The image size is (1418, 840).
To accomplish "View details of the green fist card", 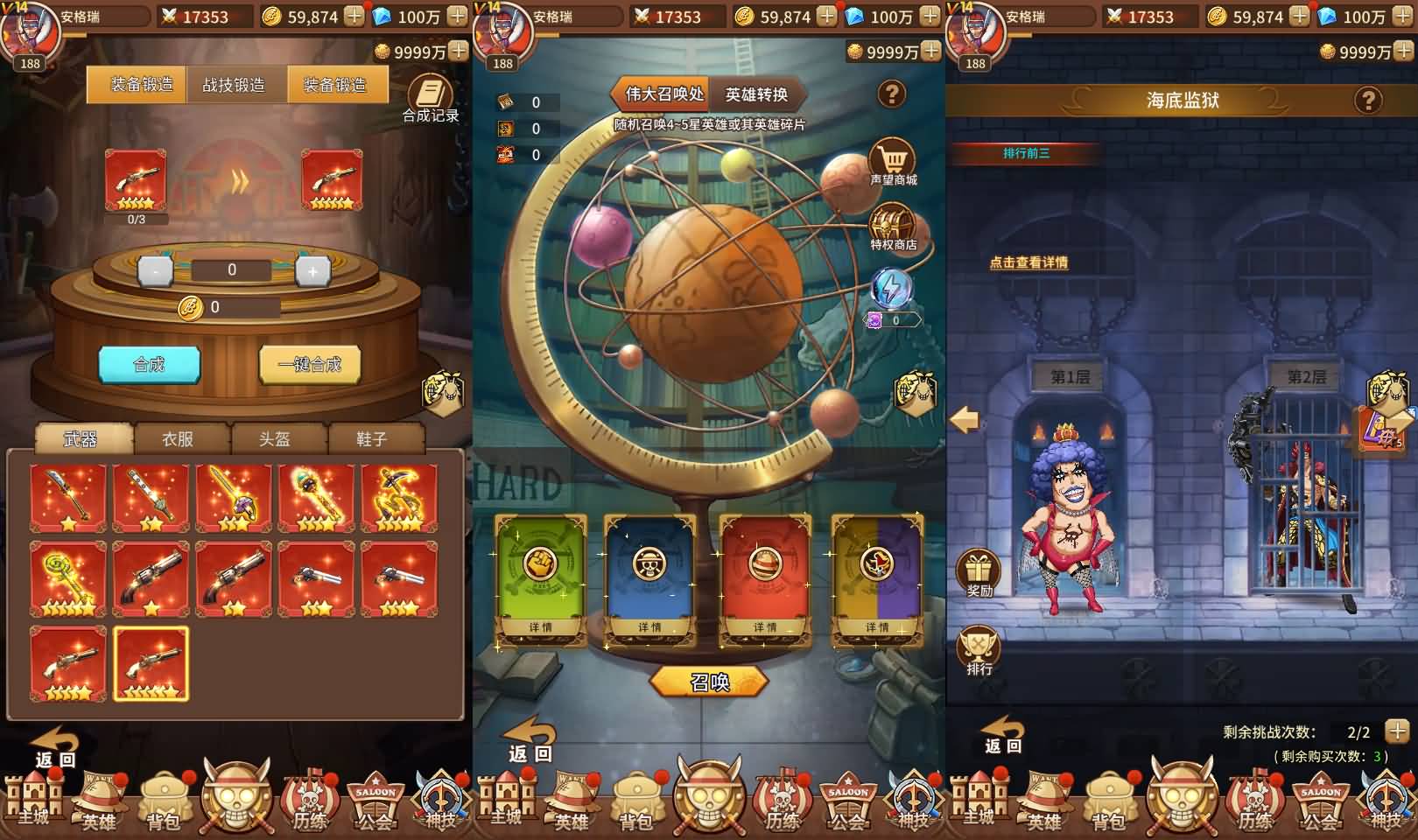I will 540,626.
